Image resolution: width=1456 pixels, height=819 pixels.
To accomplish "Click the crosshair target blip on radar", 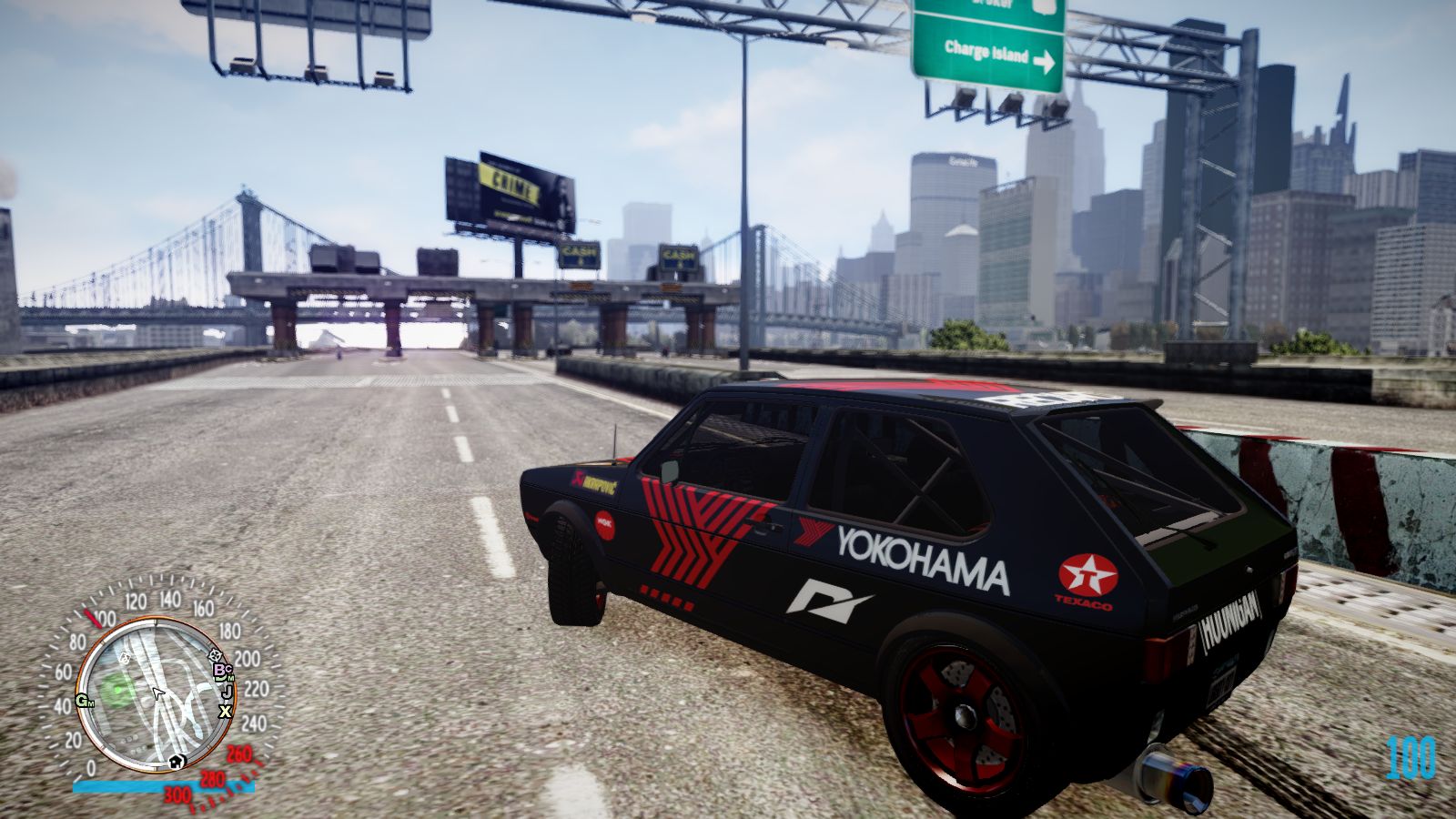I will (216, 654).
